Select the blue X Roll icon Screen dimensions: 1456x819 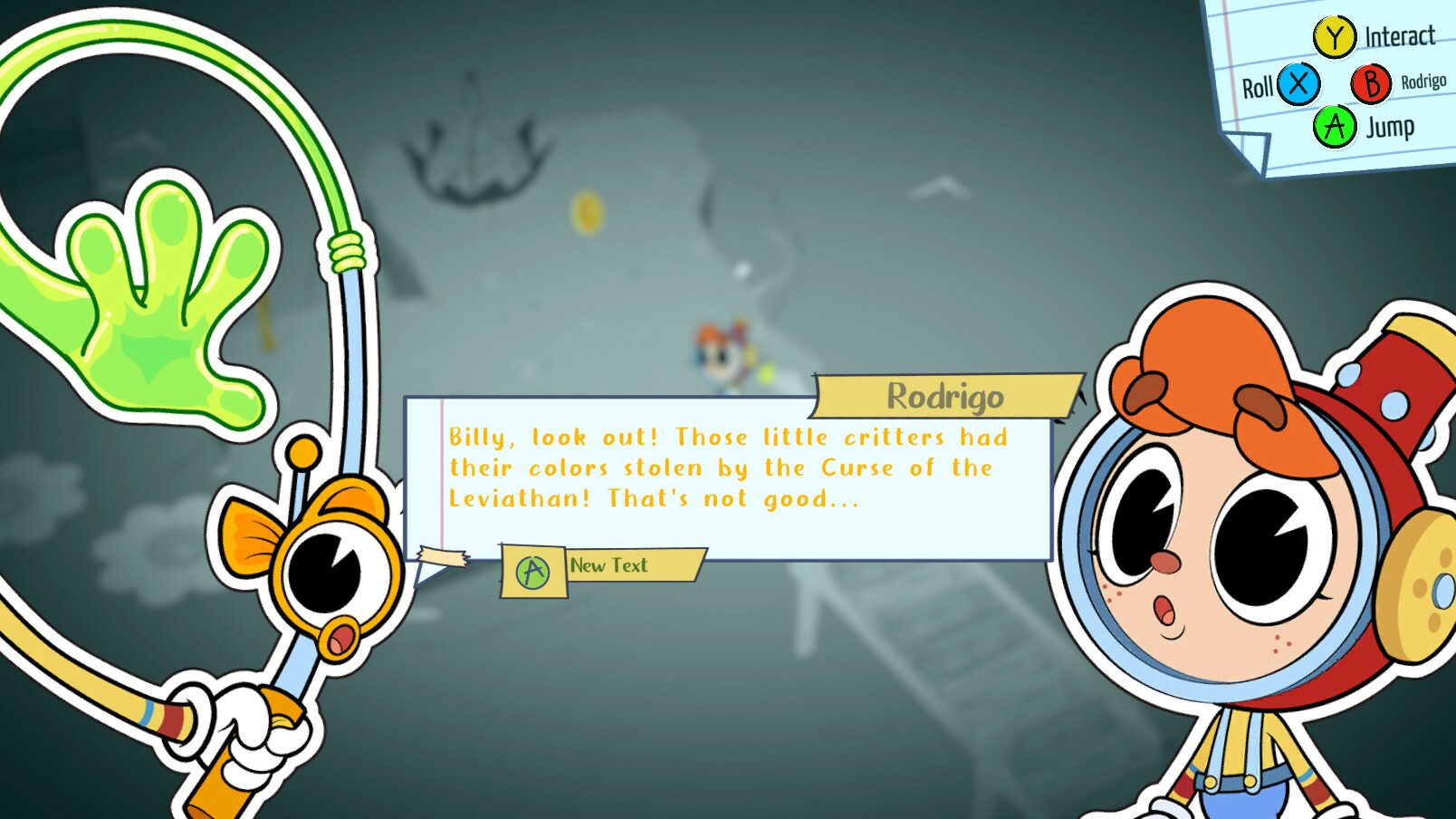[1297, 86]
